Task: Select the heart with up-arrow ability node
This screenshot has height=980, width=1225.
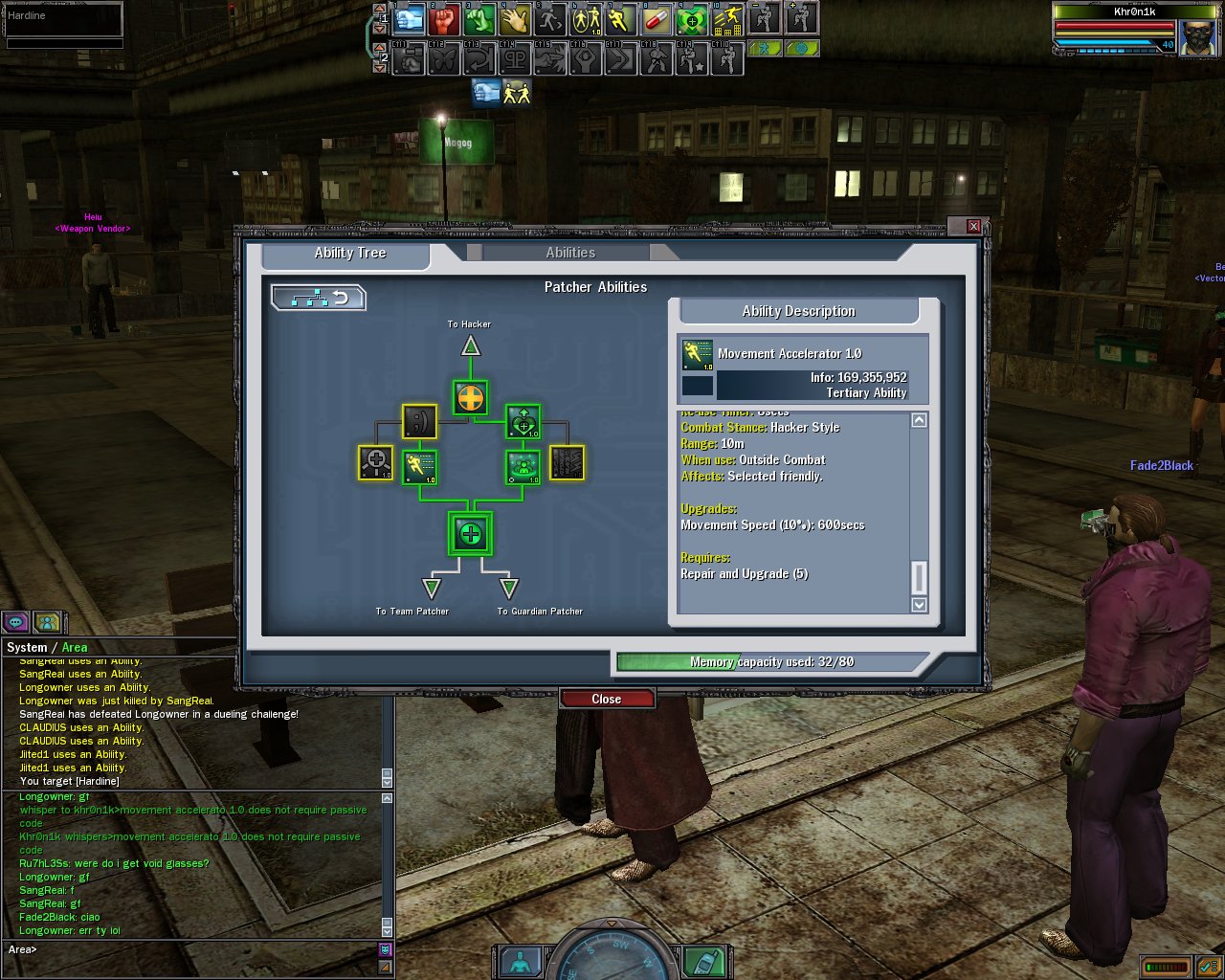Action: [x=523, y=421]
